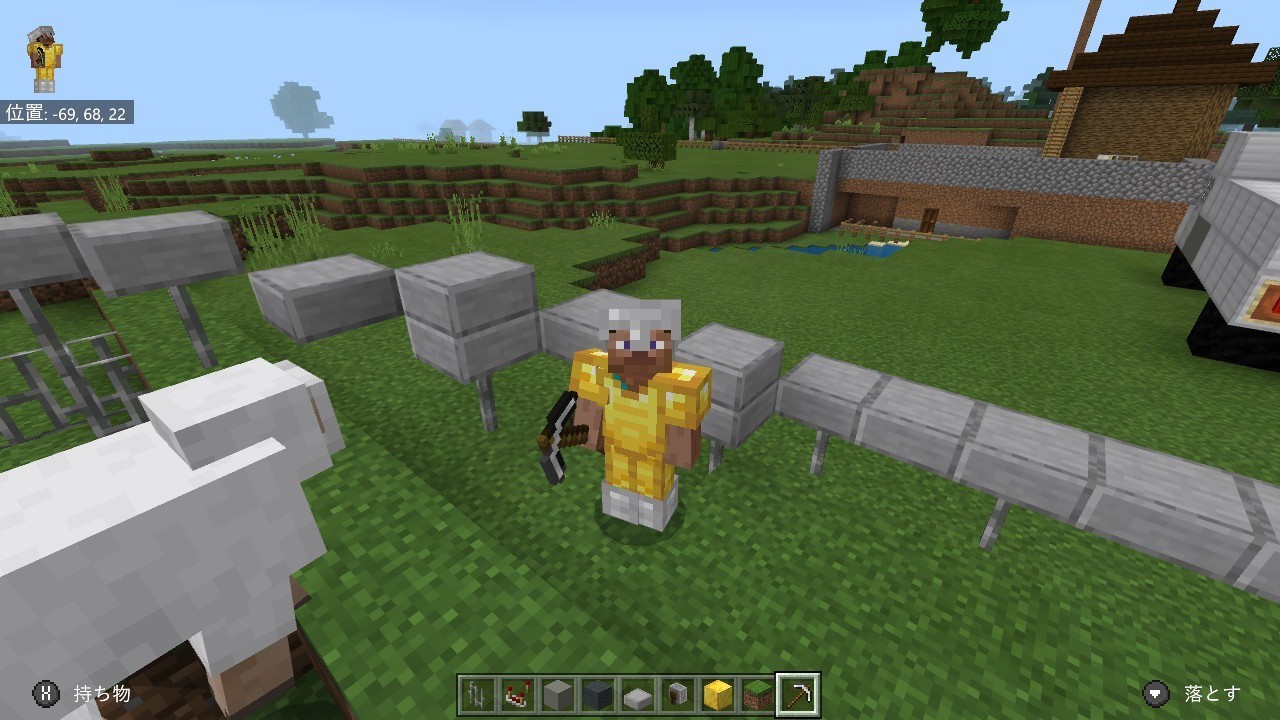Choose the light gray stone block slot

pos(558,694)
